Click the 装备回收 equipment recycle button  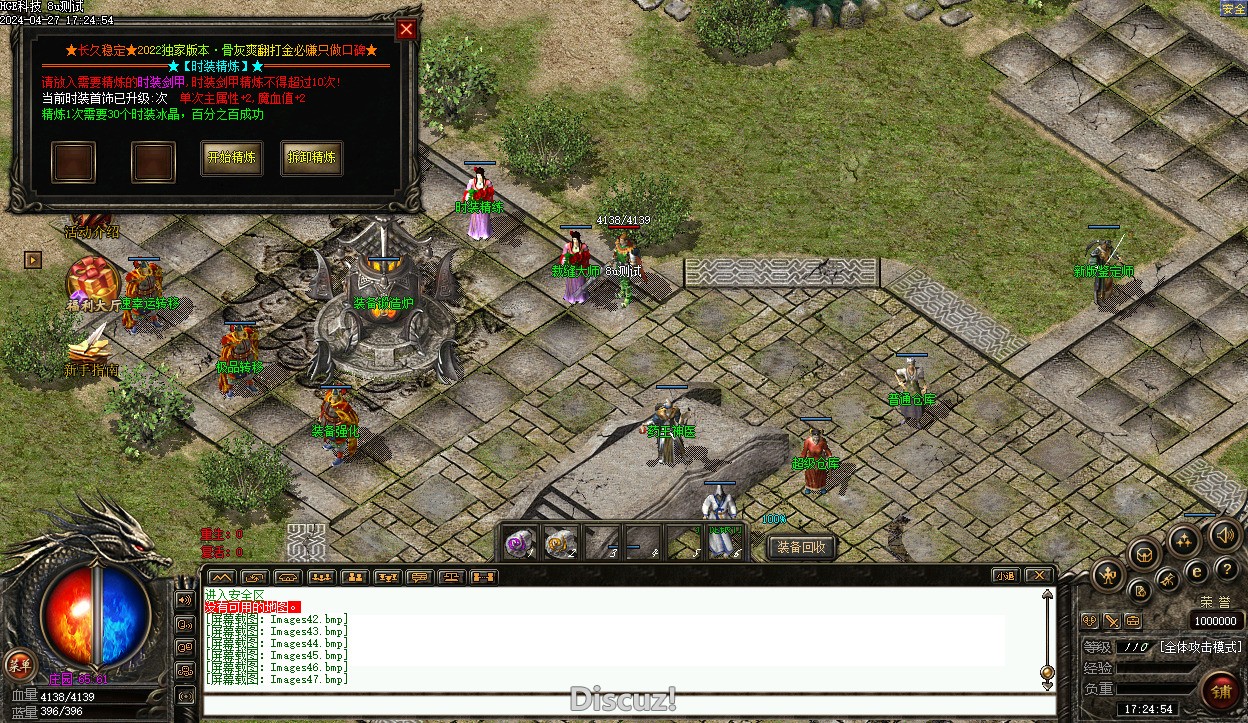point(801,547)
